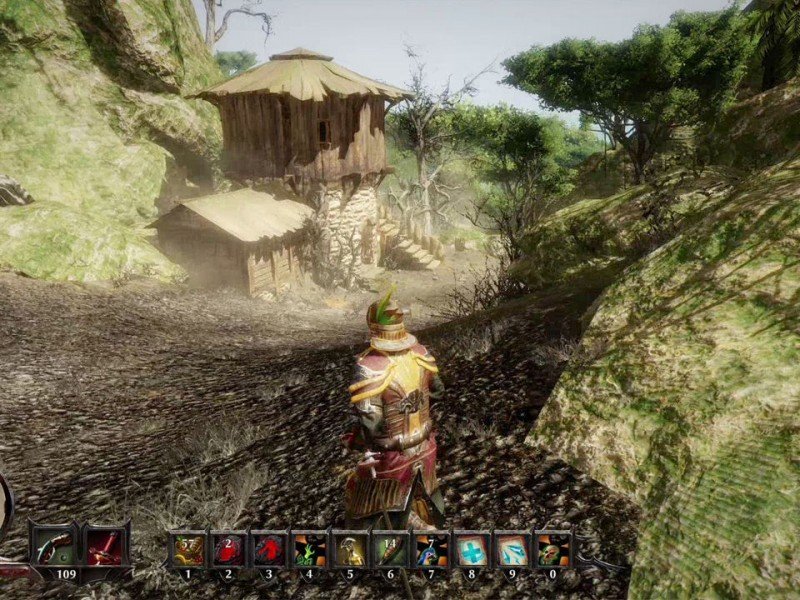Use the food provisions in slot 1

coord(188,549)
